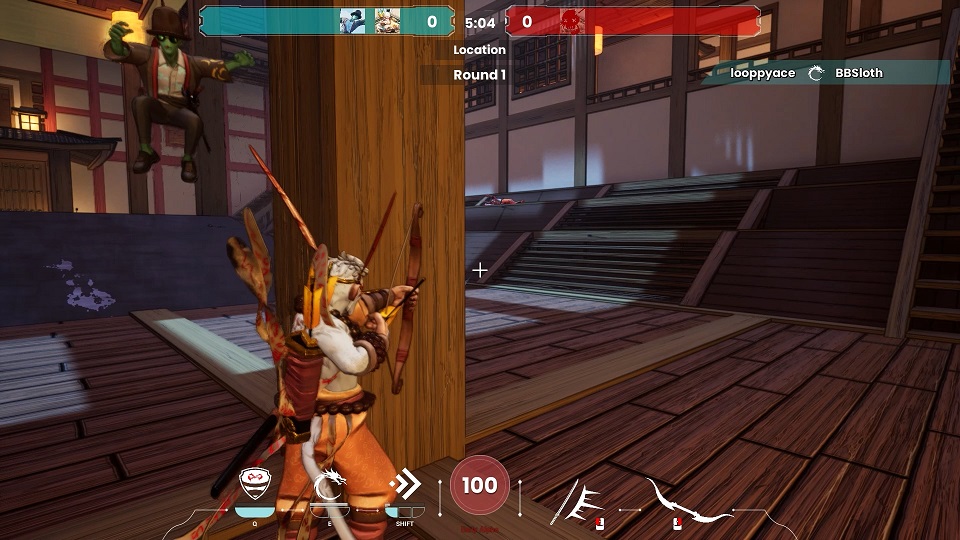Click the second teal team player portrait
This screenshot has height=540, width=960.
(387, 21)
